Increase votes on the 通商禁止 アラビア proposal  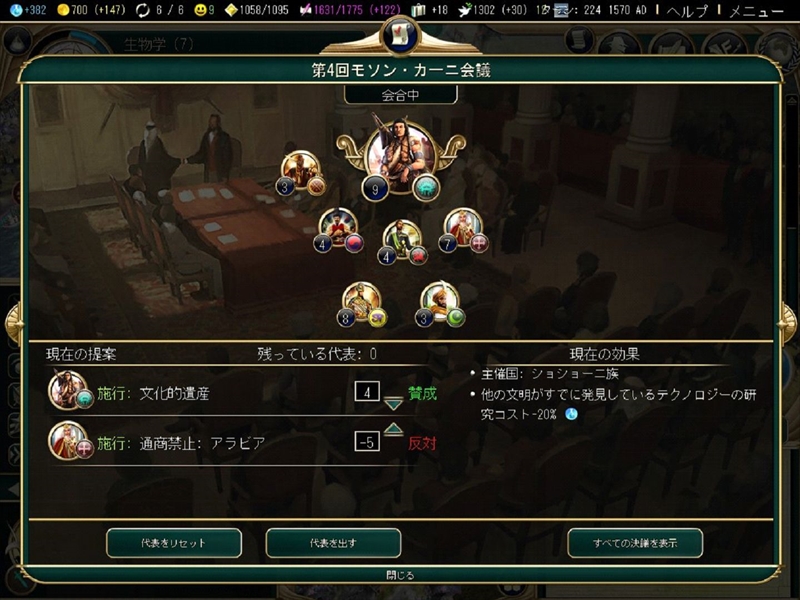point(393,429)
